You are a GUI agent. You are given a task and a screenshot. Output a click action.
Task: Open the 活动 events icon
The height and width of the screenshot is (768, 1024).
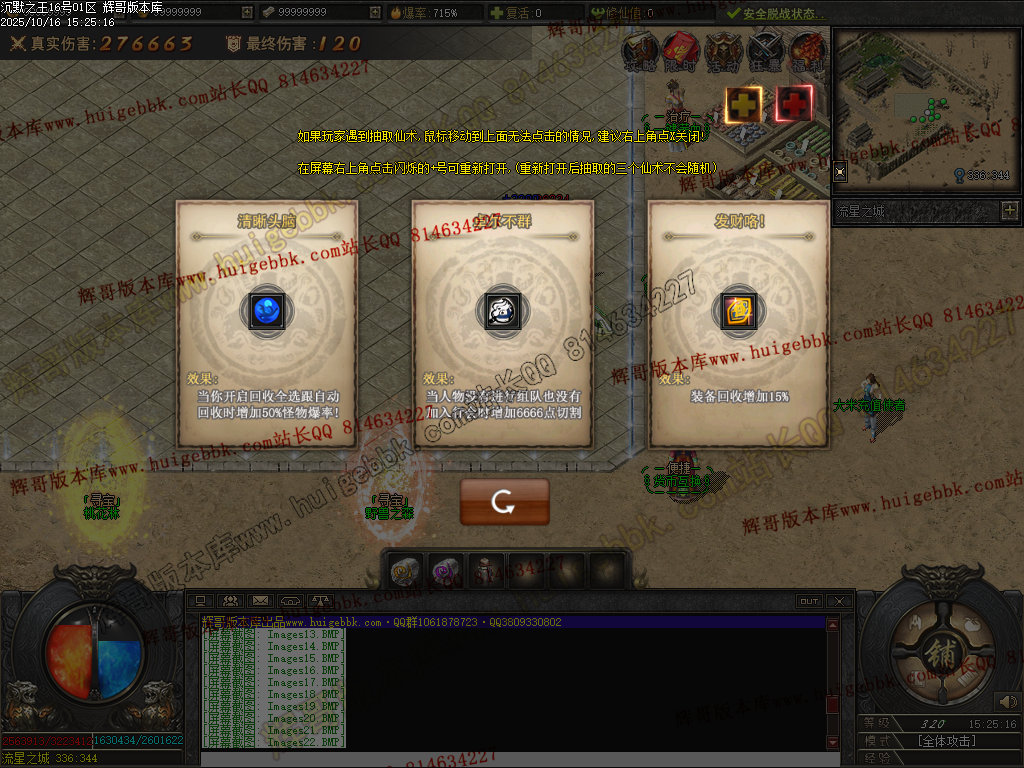723,50
